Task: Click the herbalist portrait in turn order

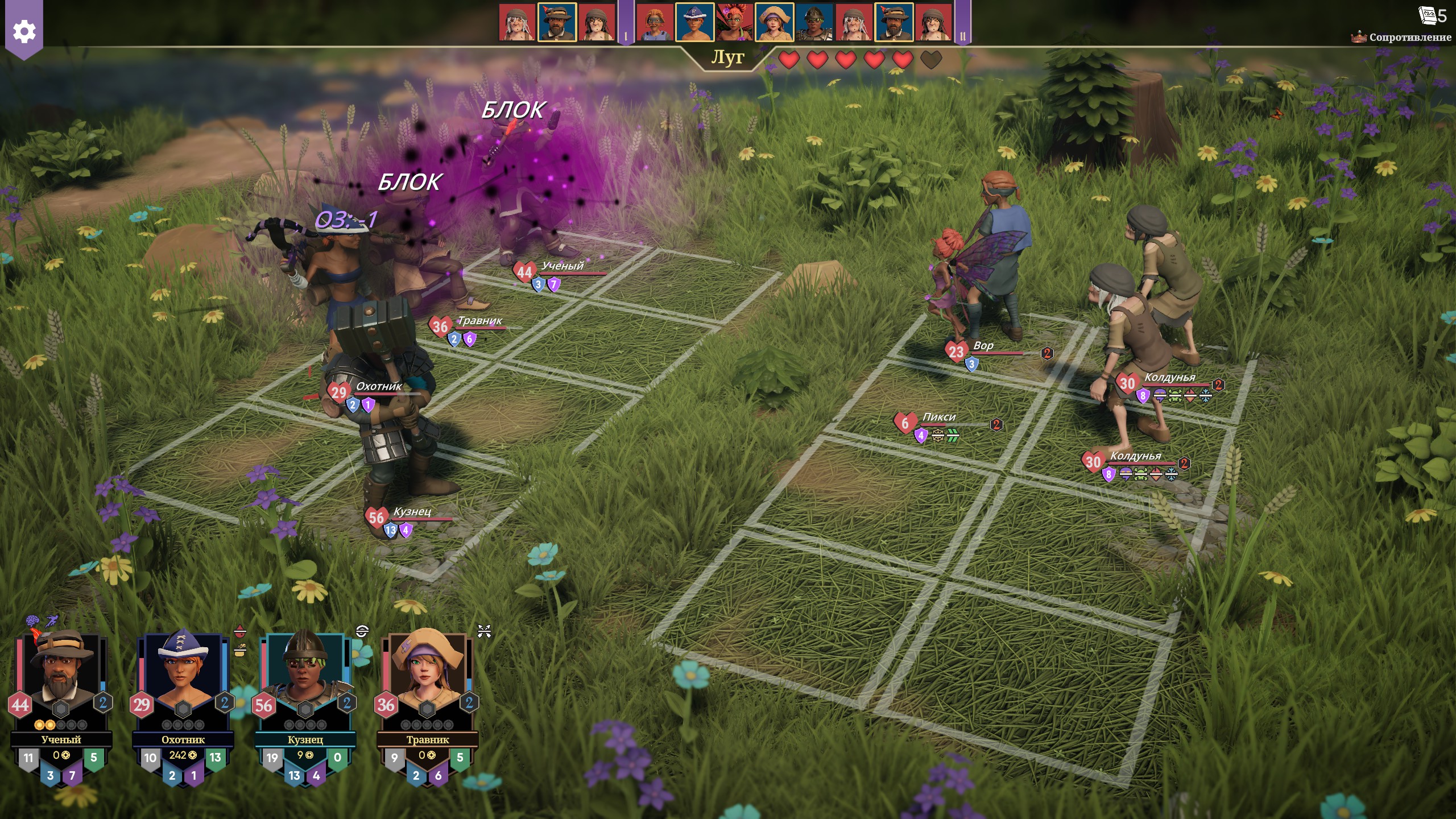Action: pyautogui.click(x=774, y=23)
